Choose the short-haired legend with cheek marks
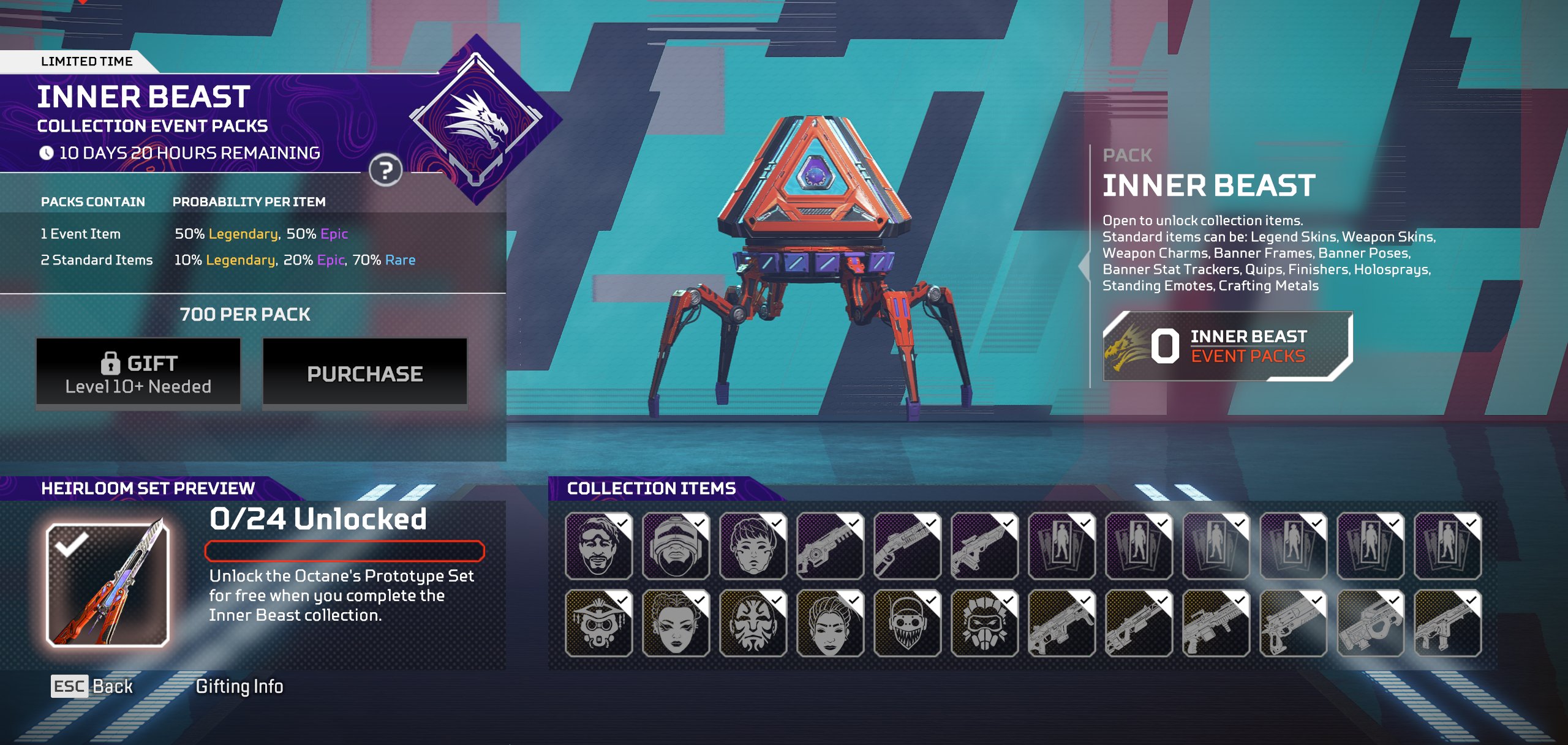Image resolution: width=1568 pixels, height=745 pixels. [753, 546]
